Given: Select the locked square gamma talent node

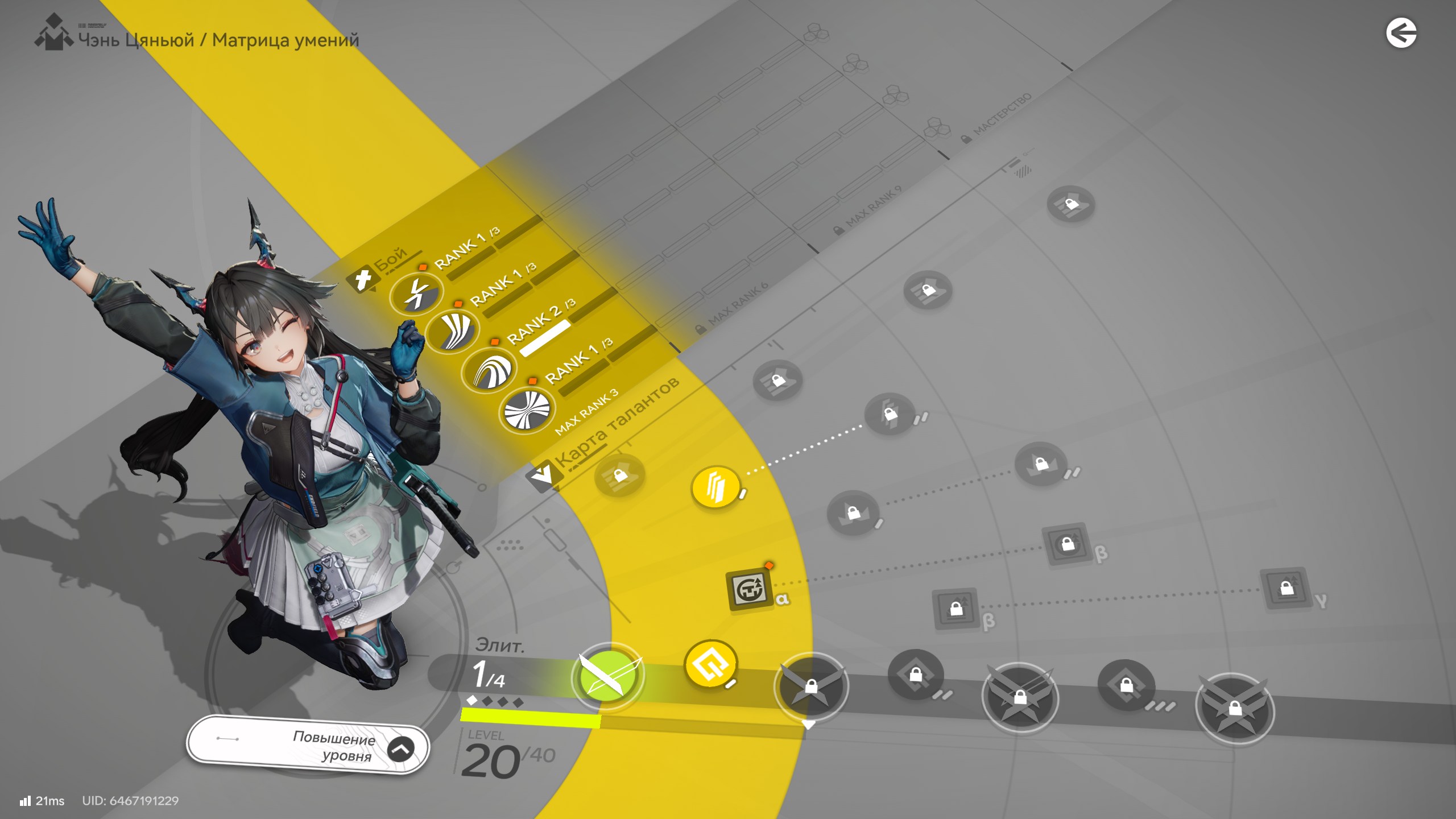Looking at the screenshot, I should point(1287,588).
